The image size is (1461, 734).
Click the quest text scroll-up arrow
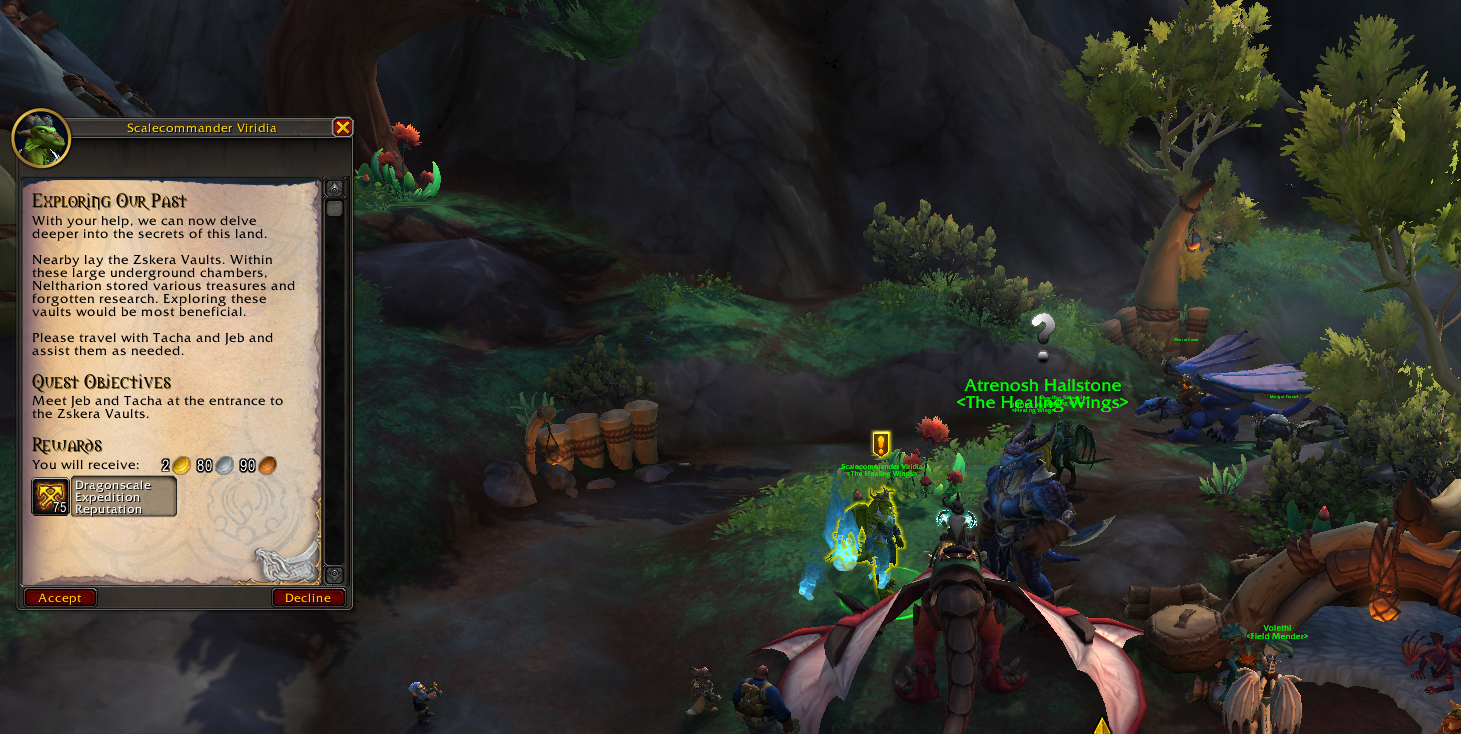(334, 188)
